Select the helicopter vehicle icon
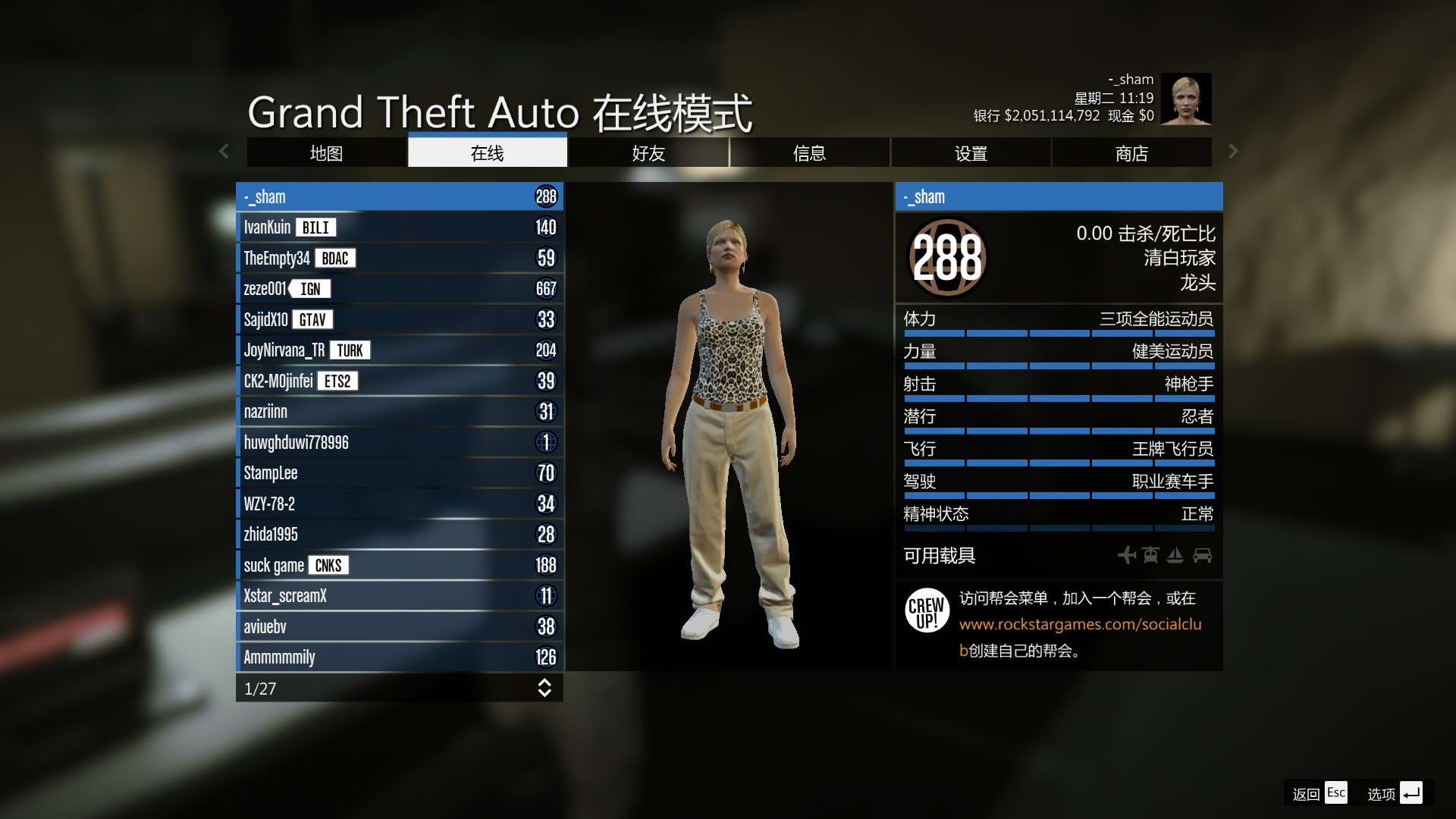This screenshot has width=1456, height=819. pos(1150,555)
